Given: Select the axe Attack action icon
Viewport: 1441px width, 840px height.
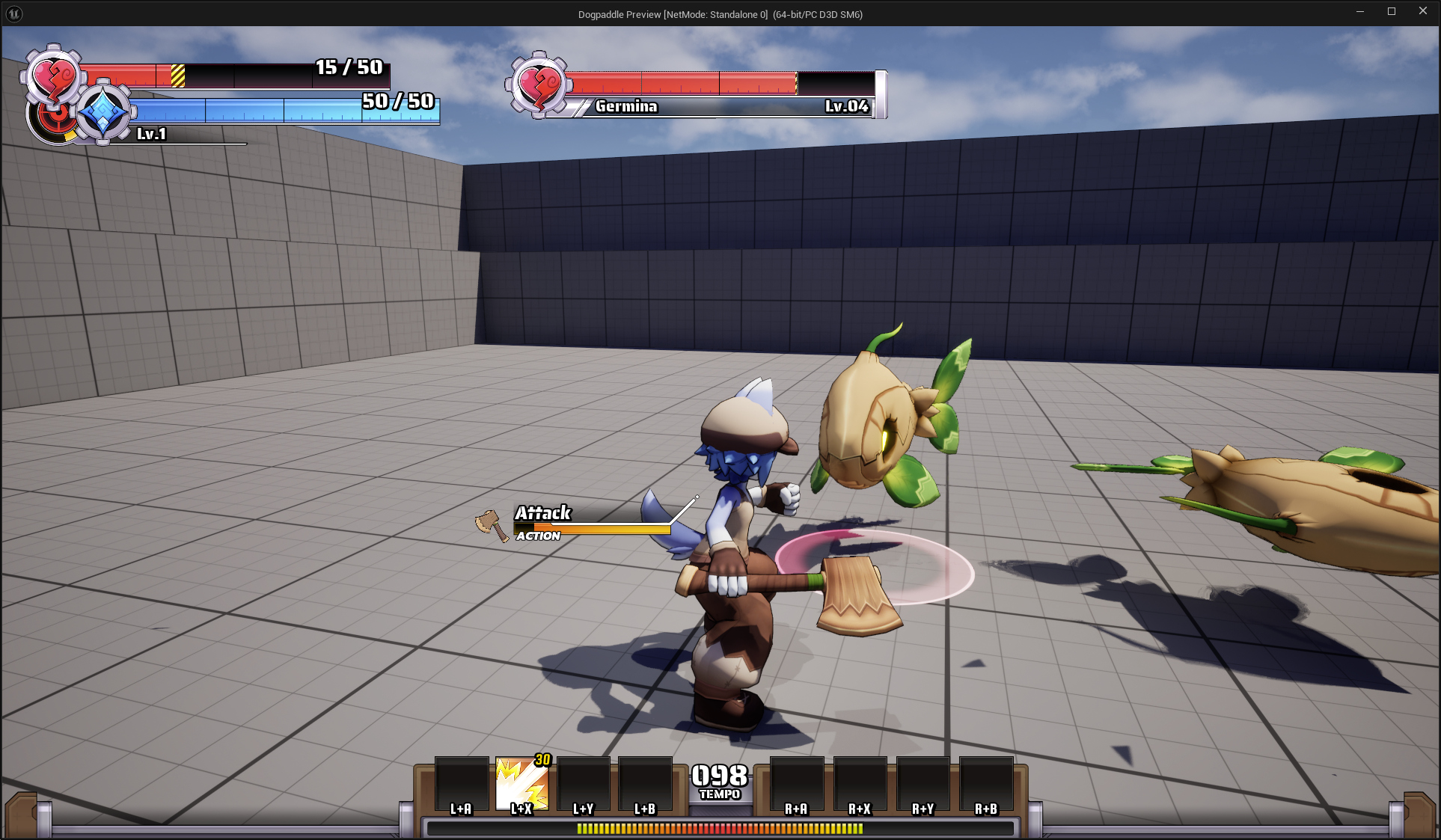Looking at the screenshot, I should (x=491, y=525).
